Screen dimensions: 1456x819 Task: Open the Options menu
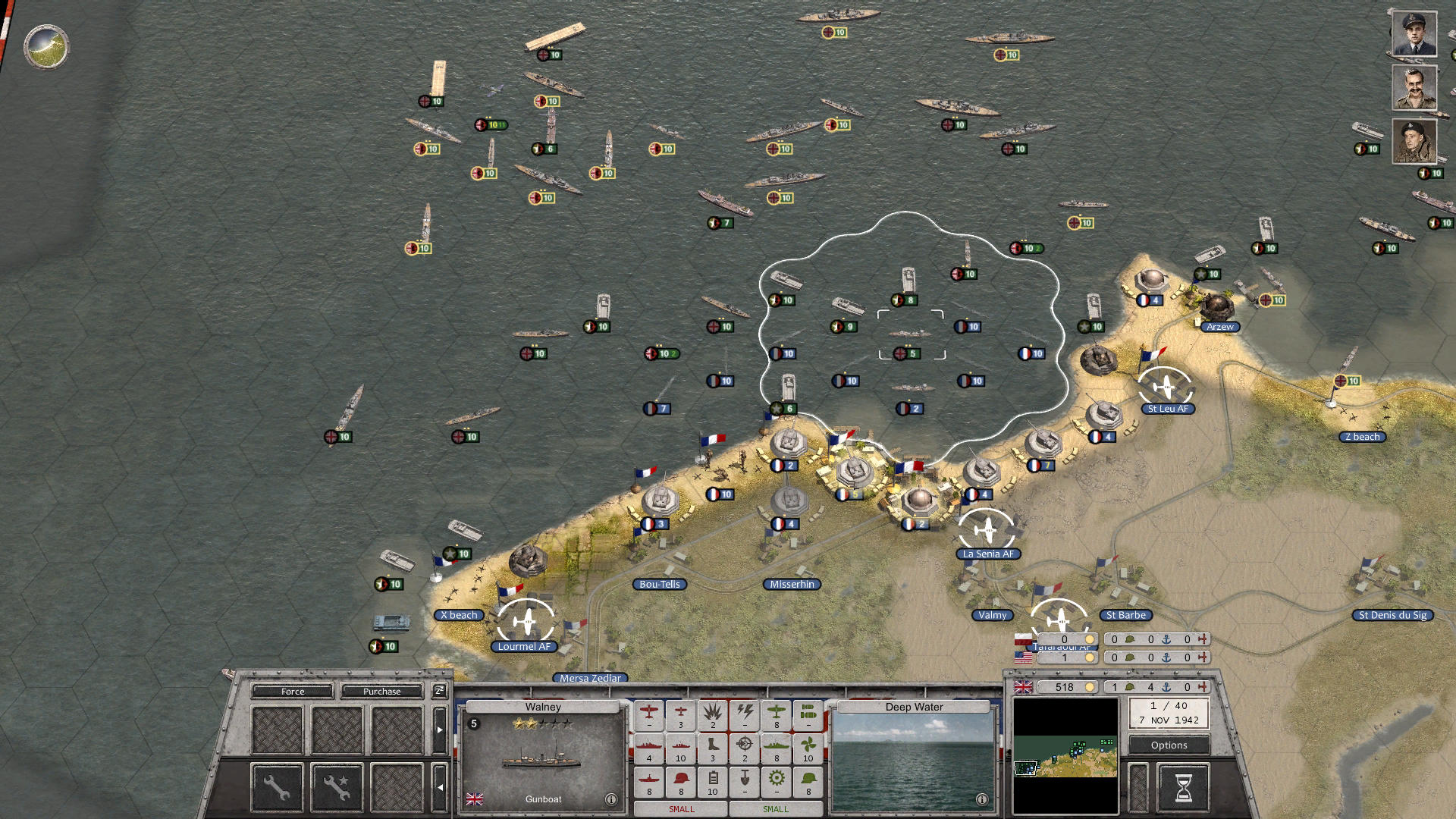pyautogui.click(x=1168, y=745)
